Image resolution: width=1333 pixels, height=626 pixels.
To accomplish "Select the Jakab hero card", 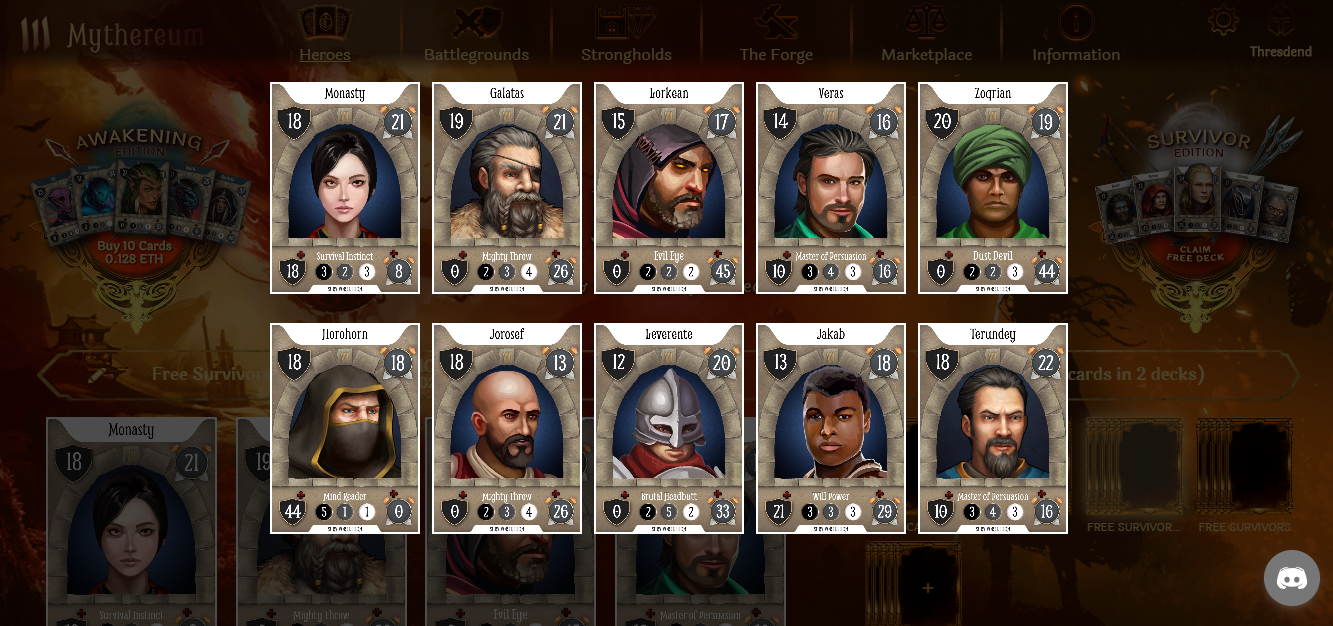I will click(831, 428).
